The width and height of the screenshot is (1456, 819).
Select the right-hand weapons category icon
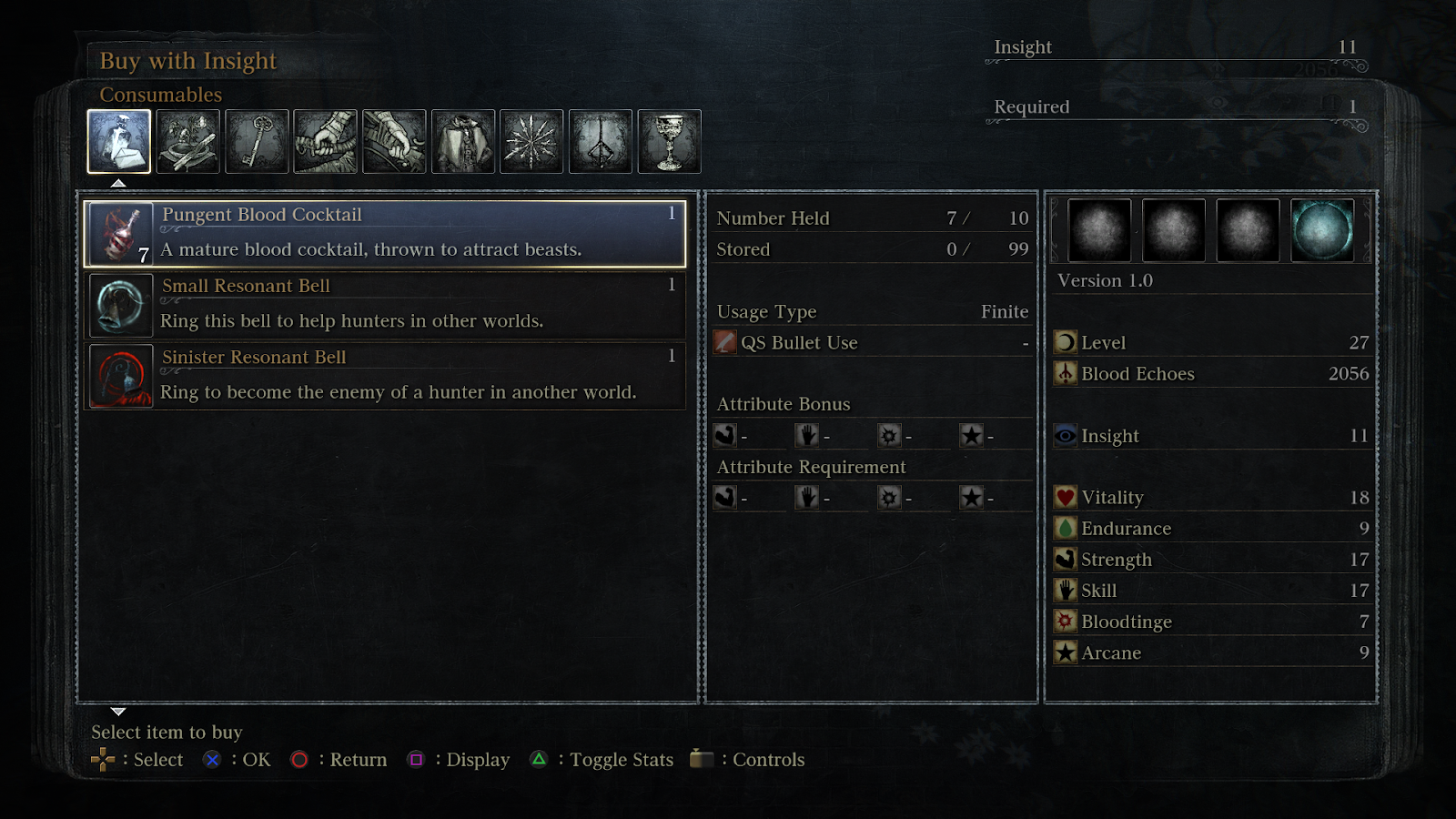point(326,141)
